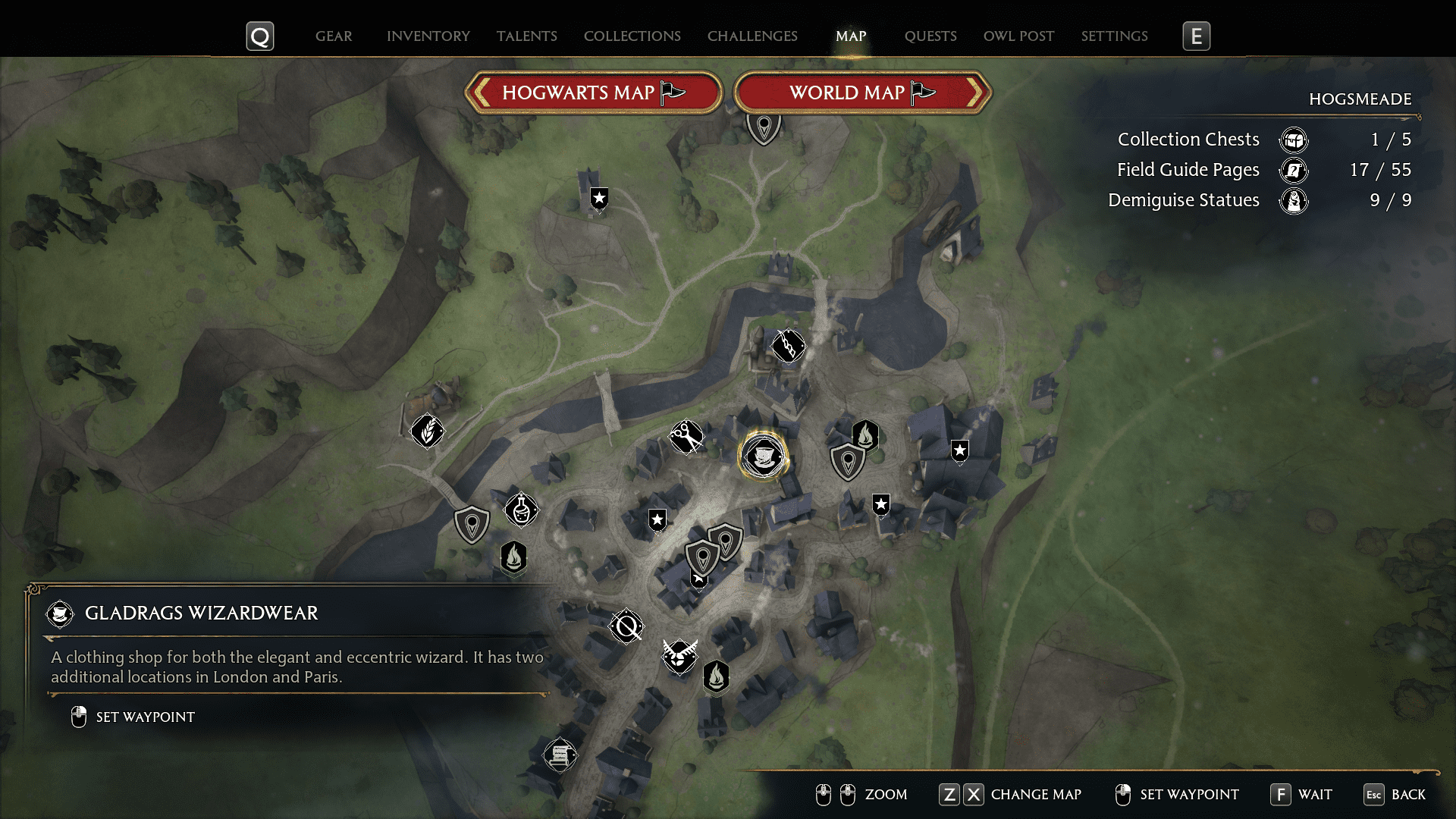Choose the Wait option
Screen dimensions: 1456x819
1302,794
